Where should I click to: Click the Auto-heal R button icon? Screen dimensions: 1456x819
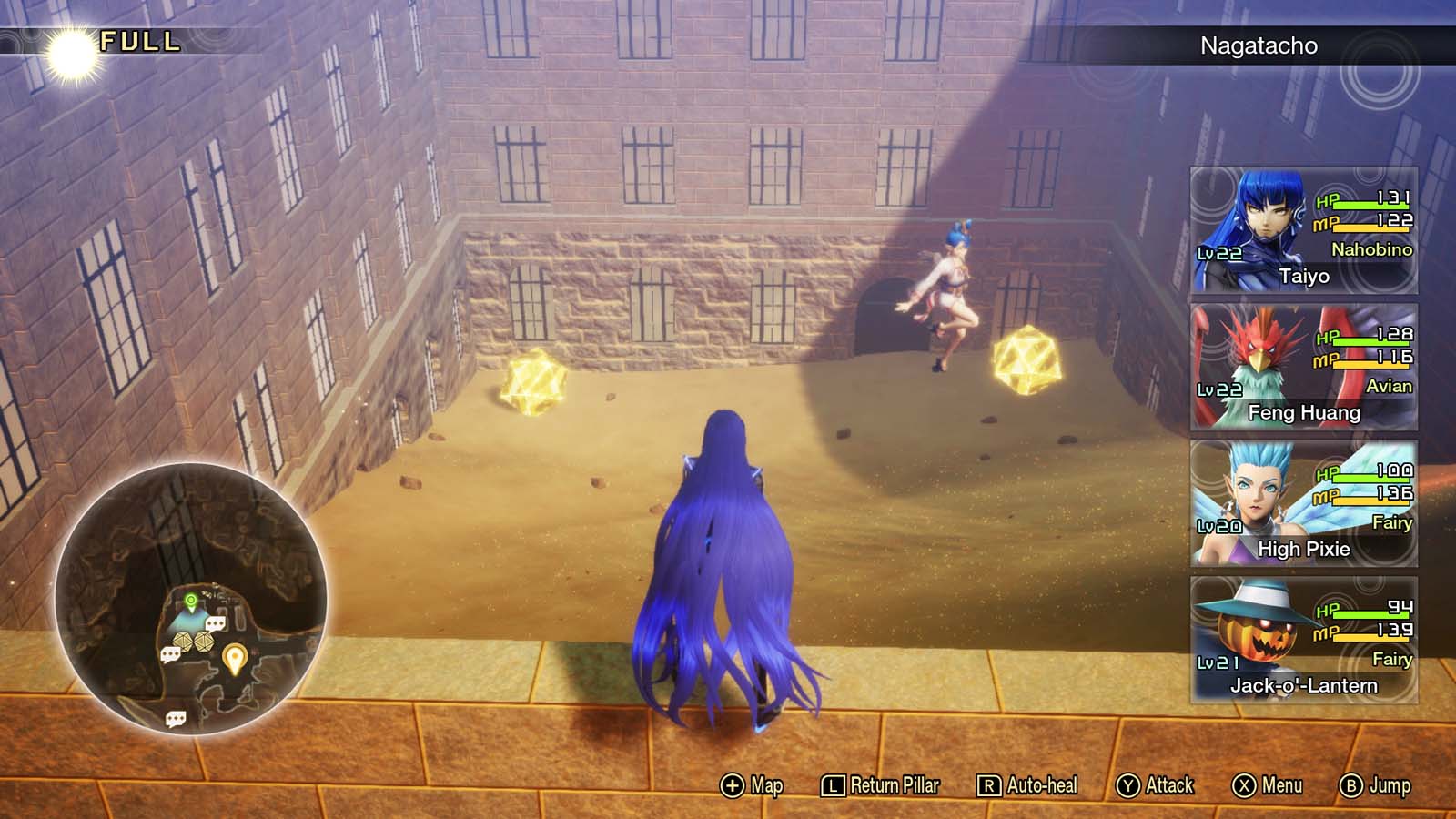[988, 784]
